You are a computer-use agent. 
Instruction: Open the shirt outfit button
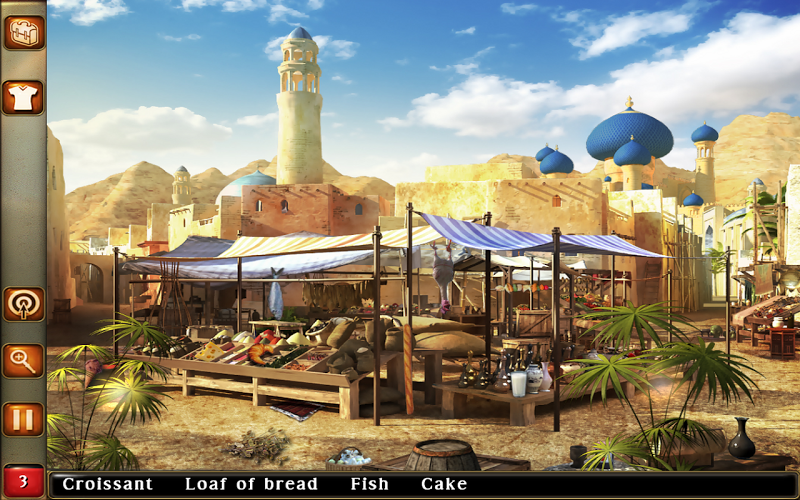(x=23, y=97)
